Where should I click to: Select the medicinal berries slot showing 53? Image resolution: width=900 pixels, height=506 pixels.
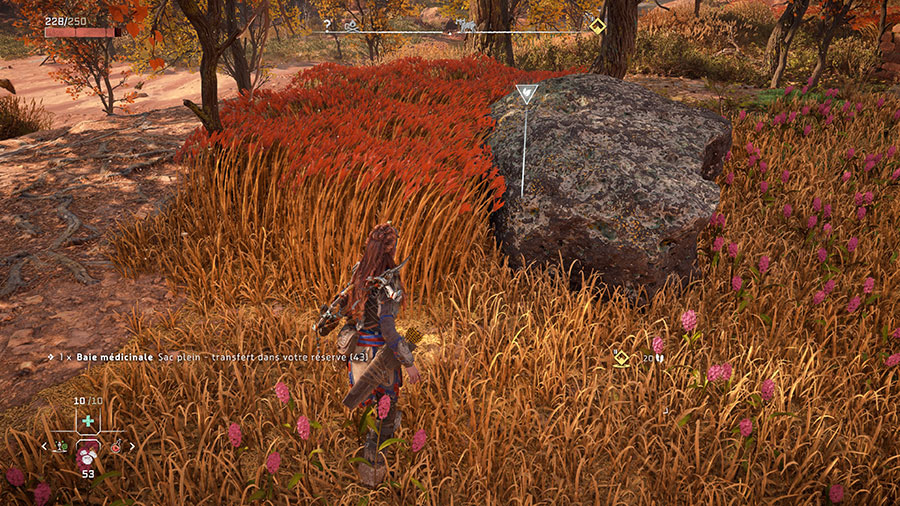click(x=88, y=455)
